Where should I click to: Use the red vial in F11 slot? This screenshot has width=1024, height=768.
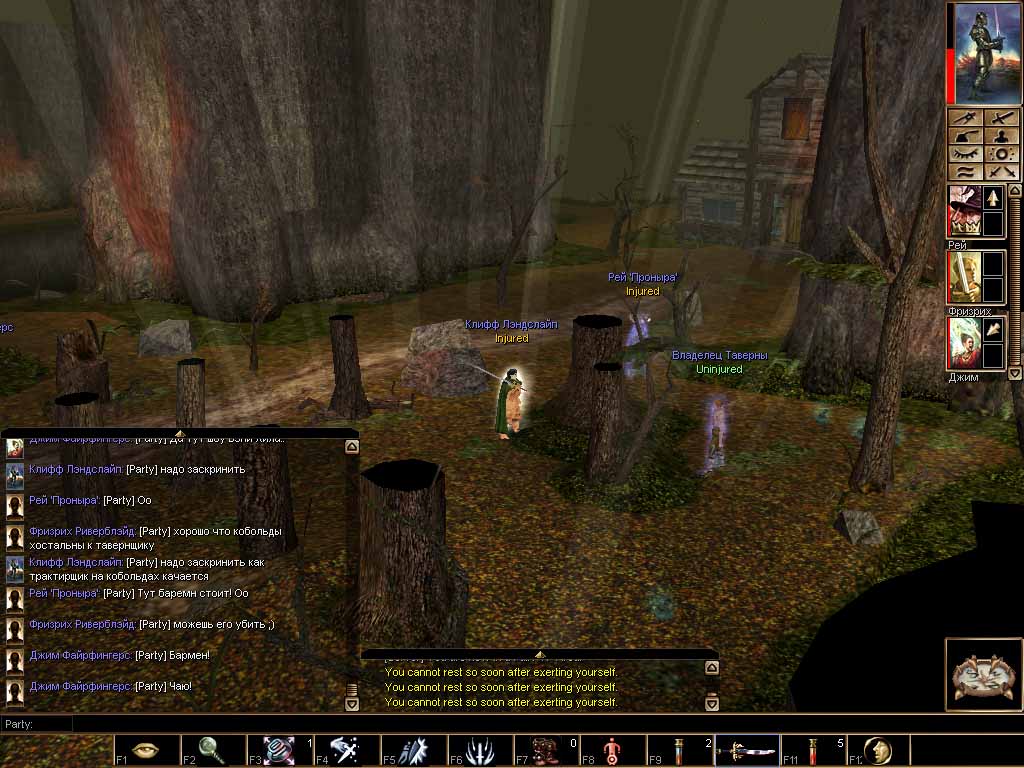tap(812, 750)
